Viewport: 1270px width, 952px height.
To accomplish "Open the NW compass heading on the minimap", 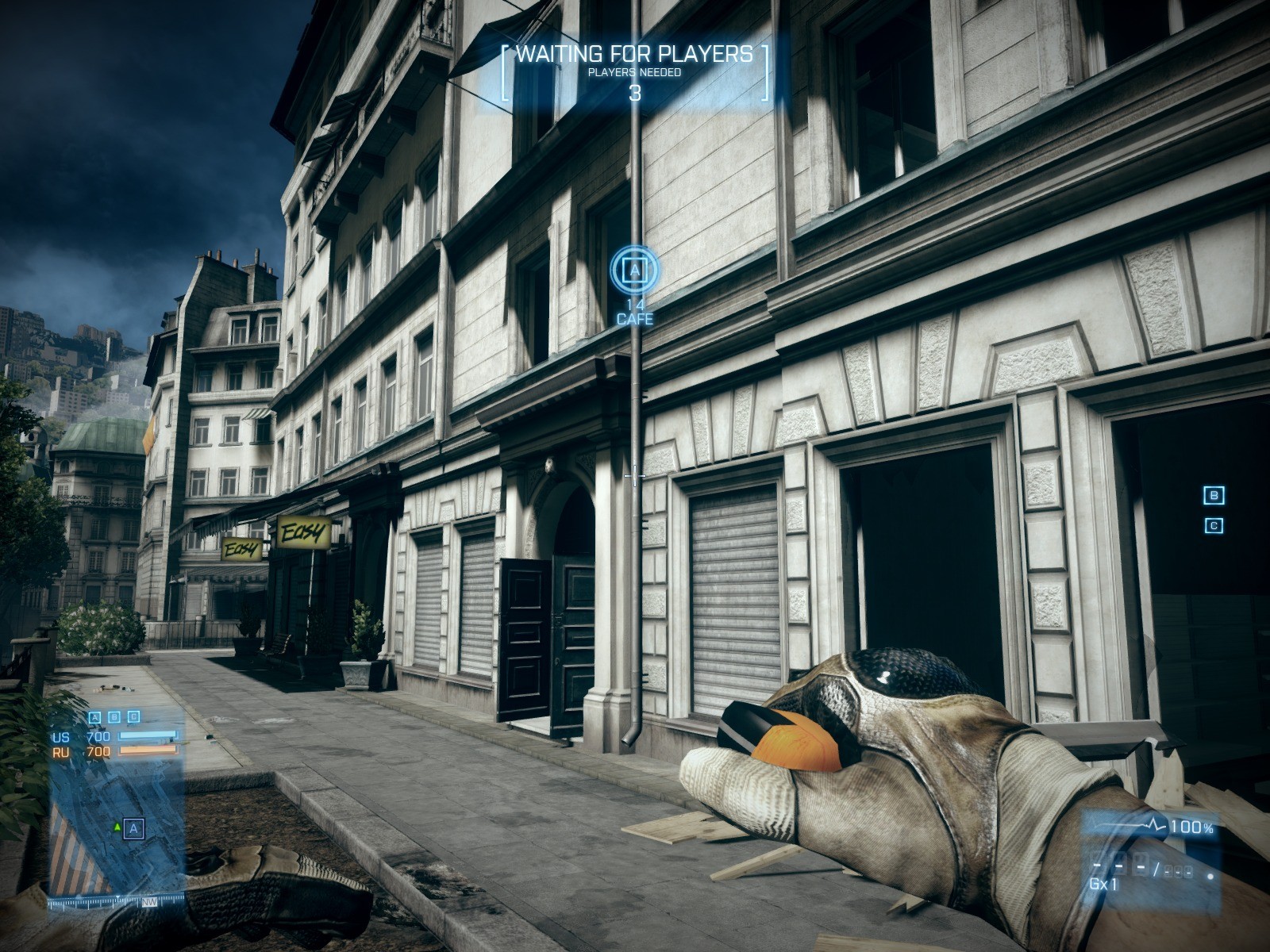I will click(x=149, y=901).
